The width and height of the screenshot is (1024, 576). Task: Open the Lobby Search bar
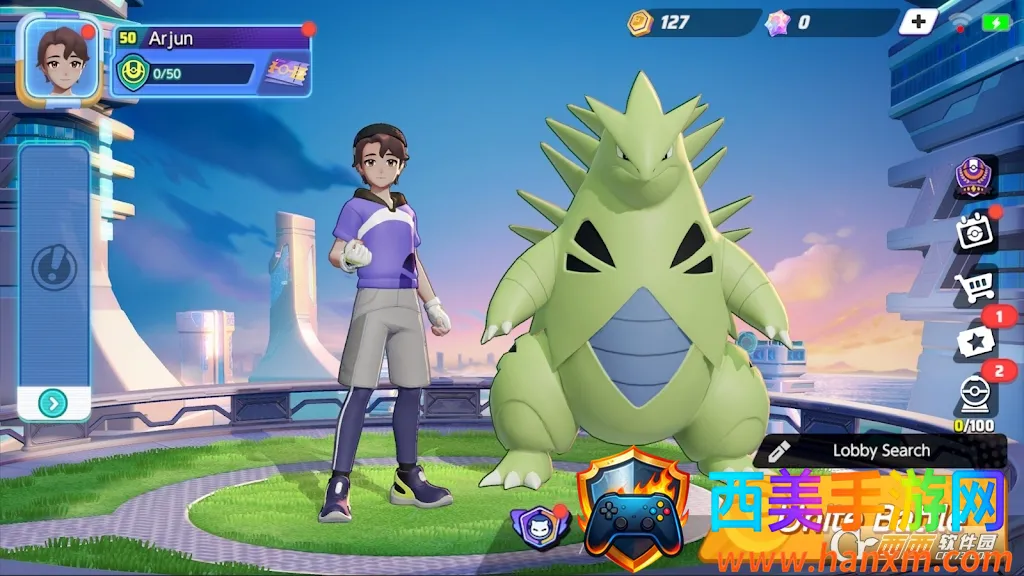(866, 451)
